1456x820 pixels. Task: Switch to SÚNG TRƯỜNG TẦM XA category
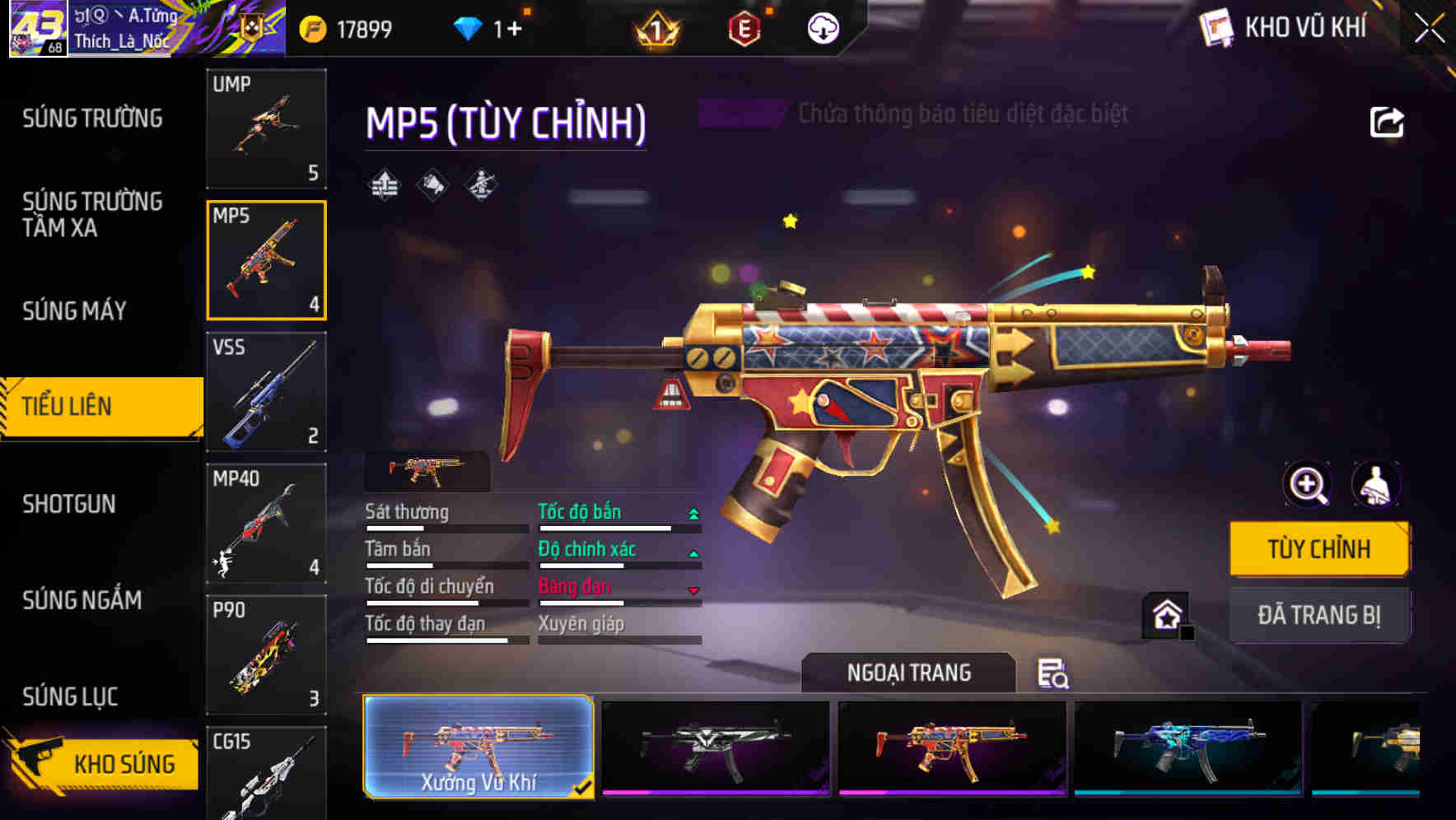pos(92,214)
